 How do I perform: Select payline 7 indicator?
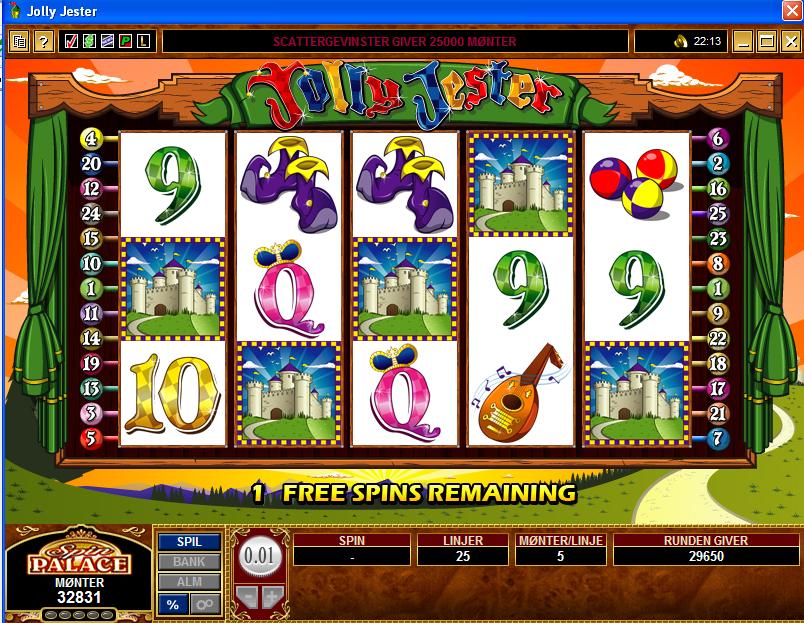tap(717, 438)
